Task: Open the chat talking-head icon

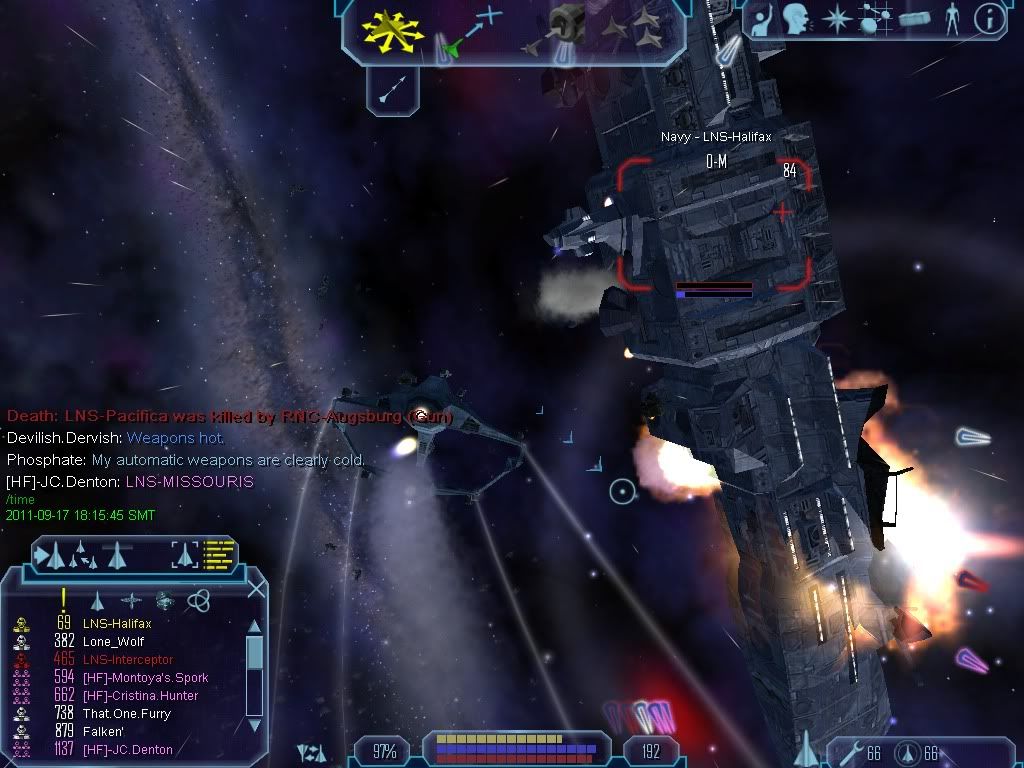Action: click(x=796, y=19)
